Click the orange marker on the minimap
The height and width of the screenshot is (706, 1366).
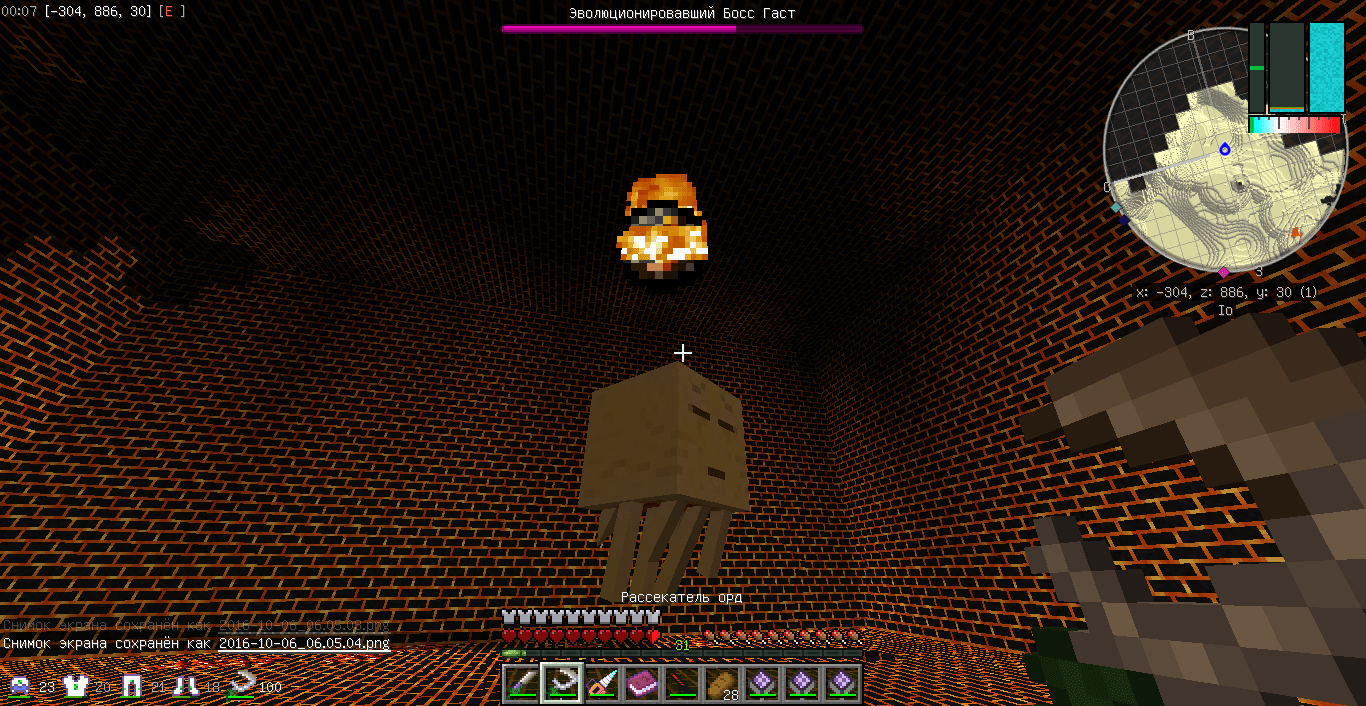point(1296,233)
